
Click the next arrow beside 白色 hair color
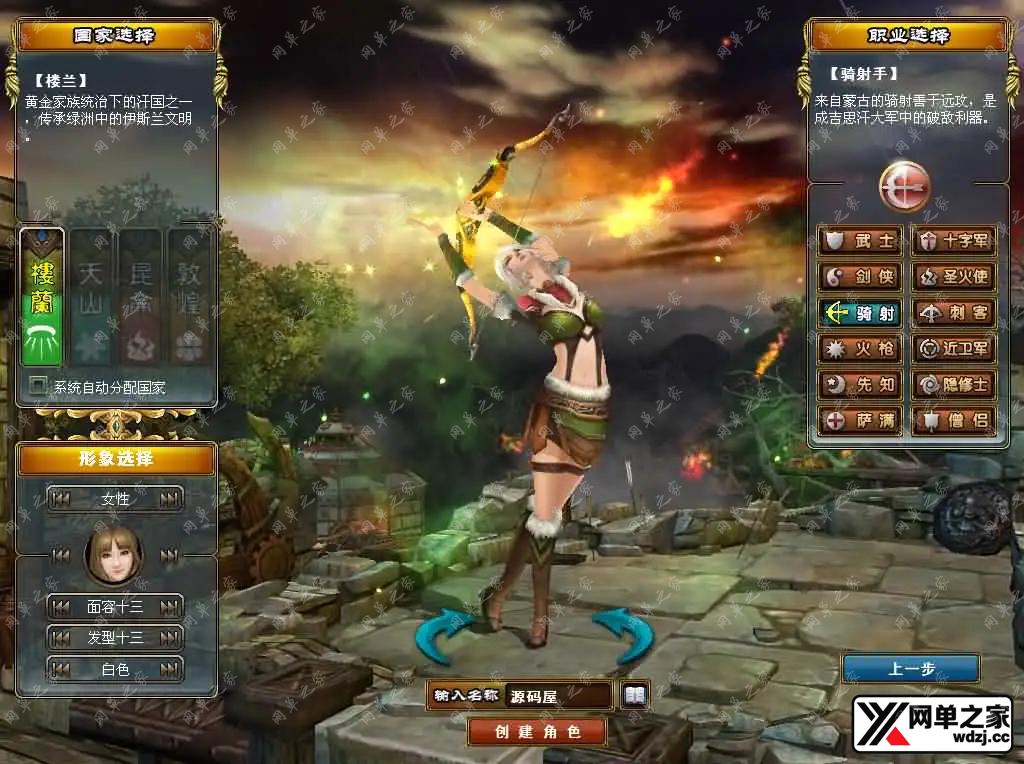[170, 669]
